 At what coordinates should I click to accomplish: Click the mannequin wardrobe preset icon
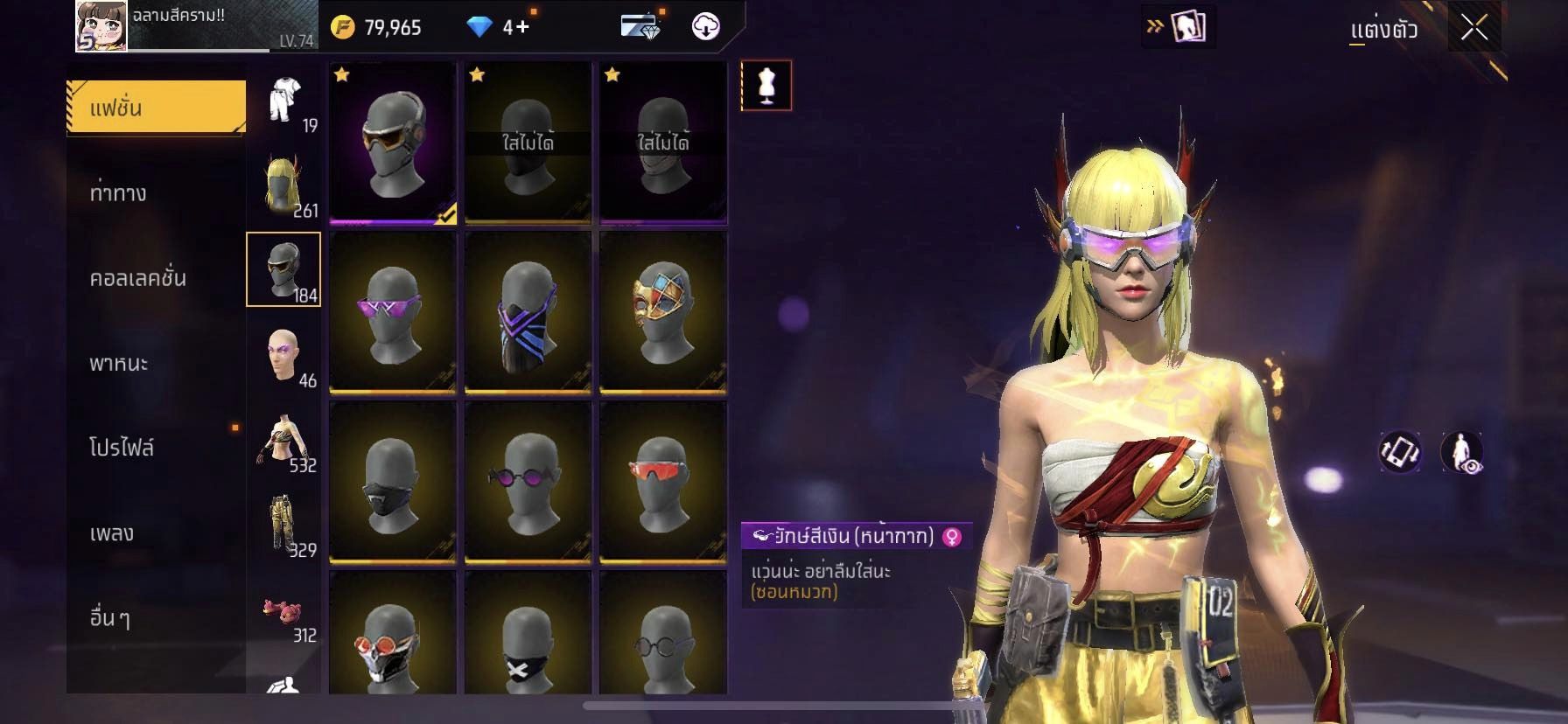click(766, 86)
